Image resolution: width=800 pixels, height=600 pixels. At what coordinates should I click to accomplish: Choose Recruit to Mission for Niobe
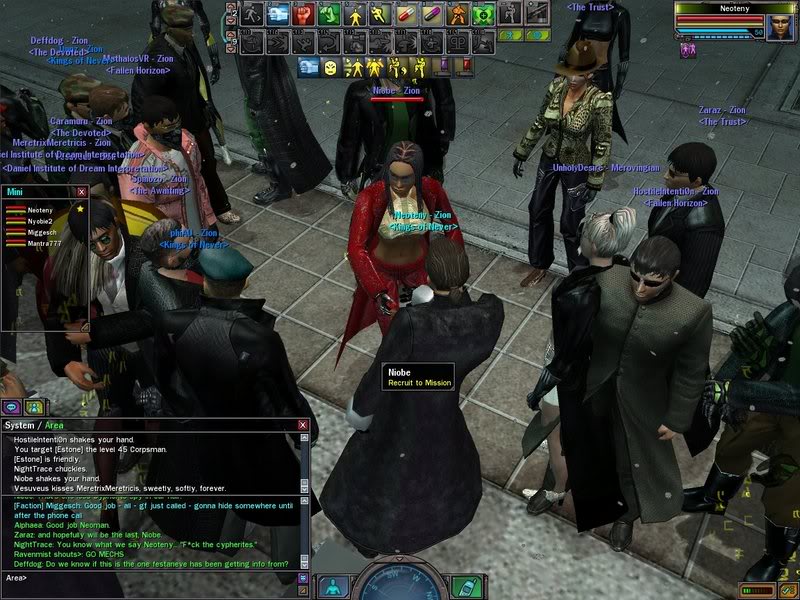tap(419, 383)
